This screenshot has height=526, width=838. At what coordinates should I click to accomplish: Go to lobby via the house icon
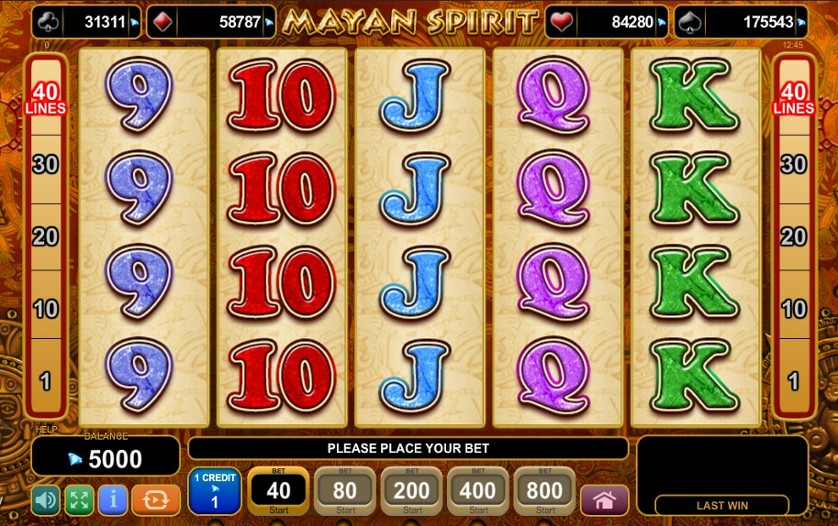pyautogui.click(x=604, y=500)
